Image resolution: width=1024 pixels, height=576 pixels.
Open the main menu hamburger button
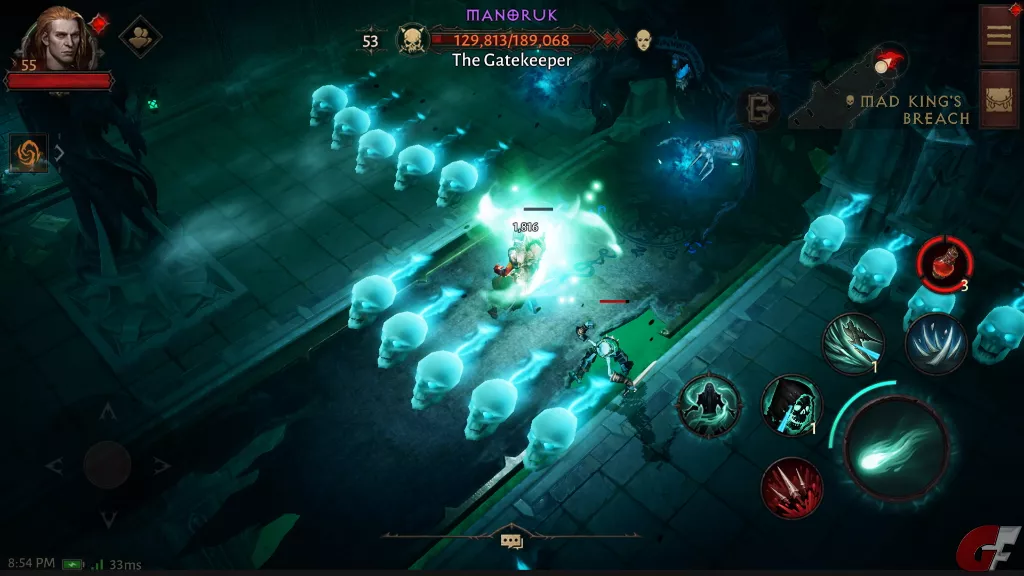pyautogui.click(x=998, y=34)
